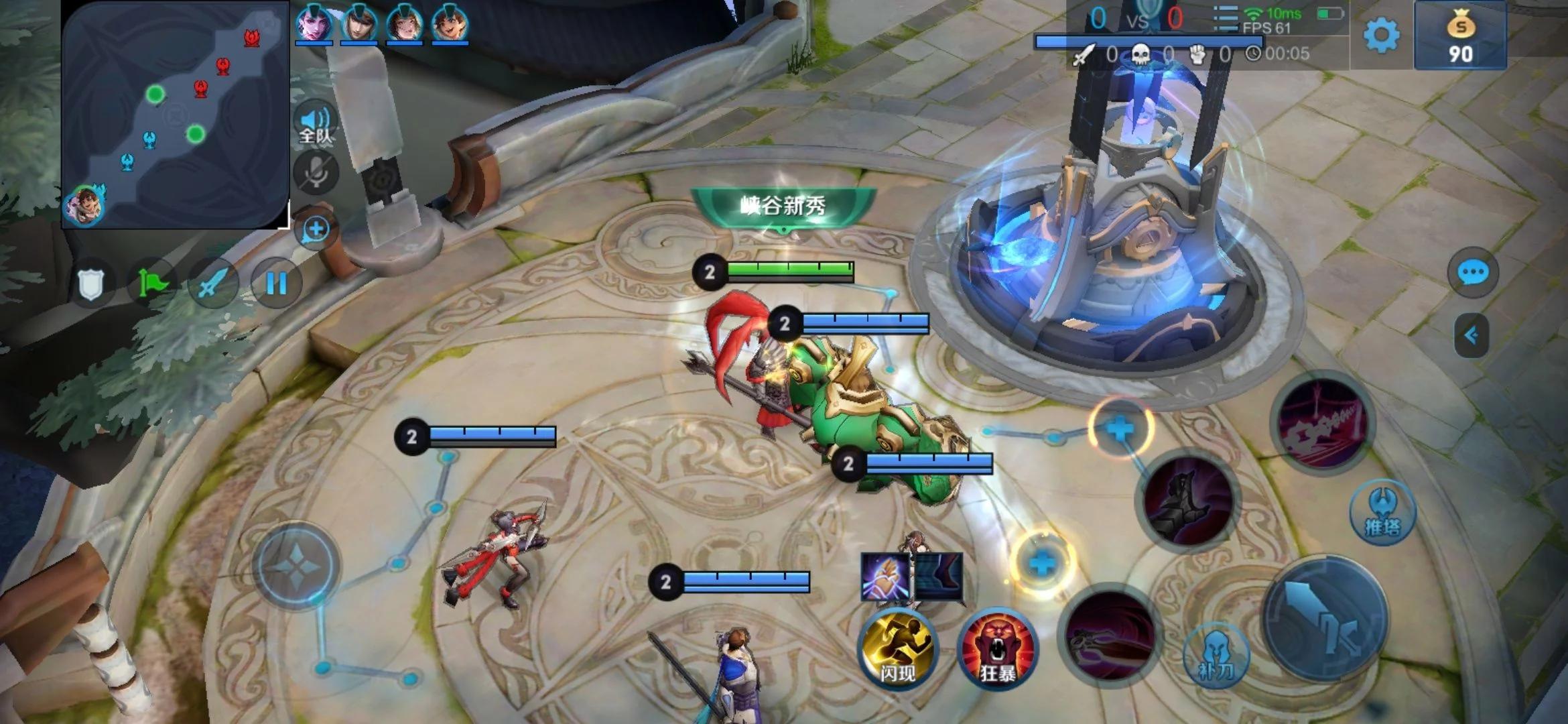Tap the virtual movement joystick
The image size is (1568, 724).
[x=296, y=566]
